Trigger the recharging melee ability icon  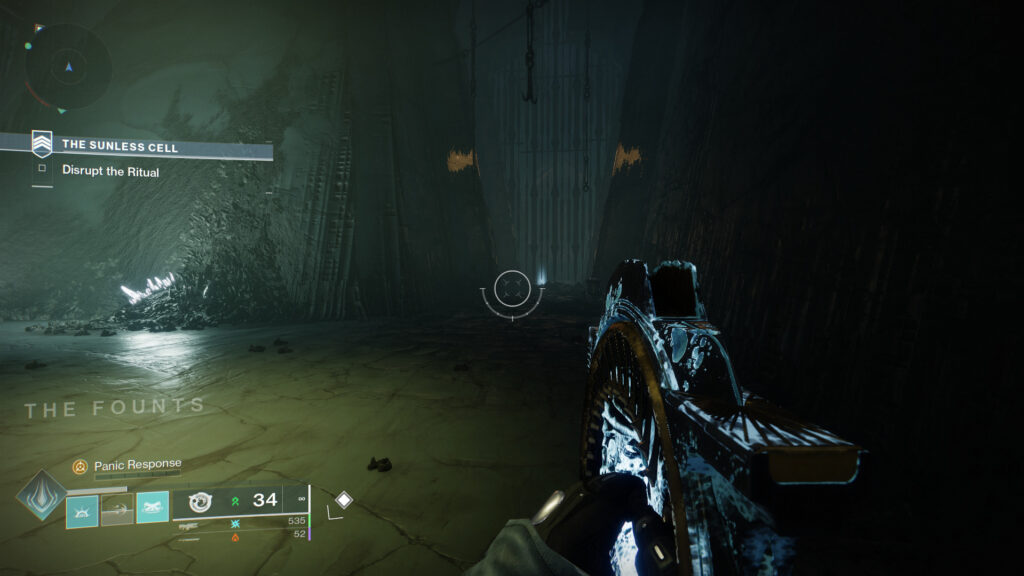click(117, 510)
